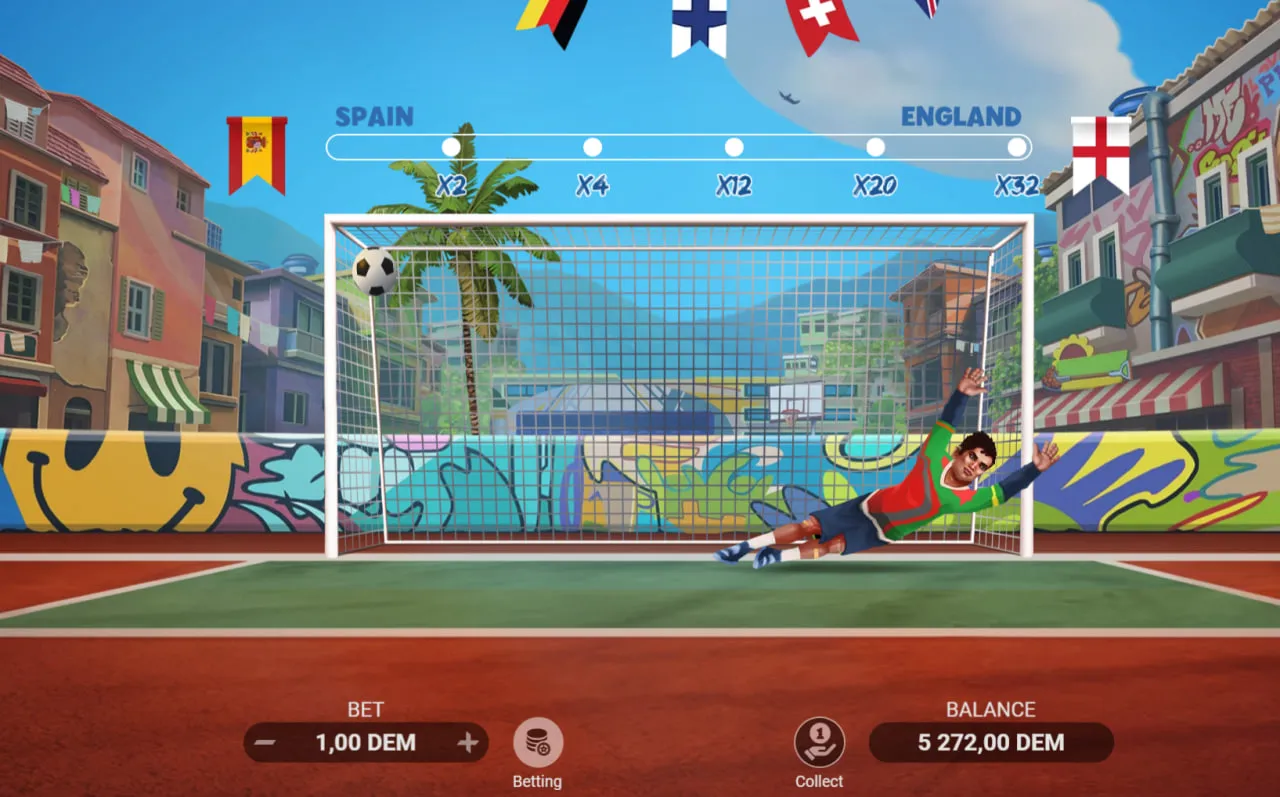Select the X2 multiplier checkpoint
The width and height of the screenshot is (1280, 797).
450,146
